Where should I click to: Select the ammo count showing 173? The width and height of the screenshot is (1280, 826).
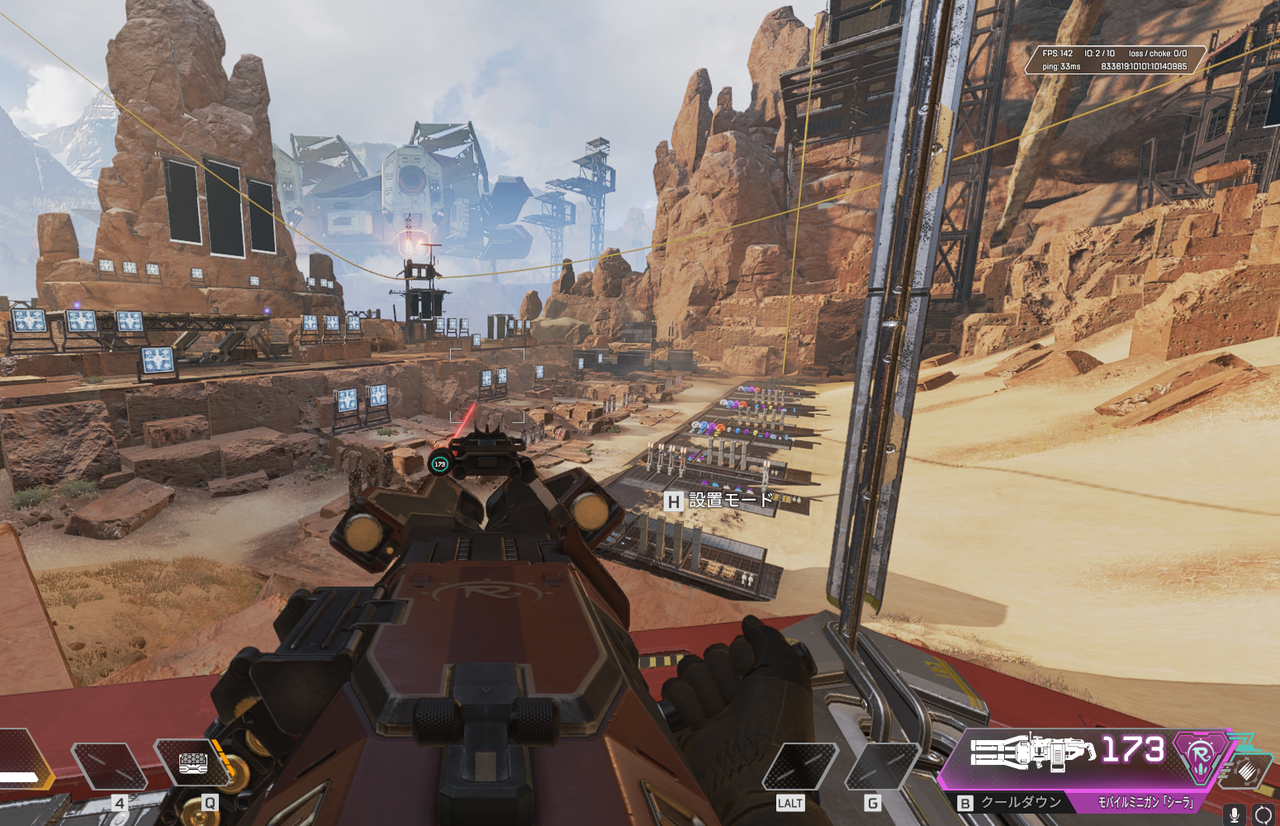coord(1131,748)
